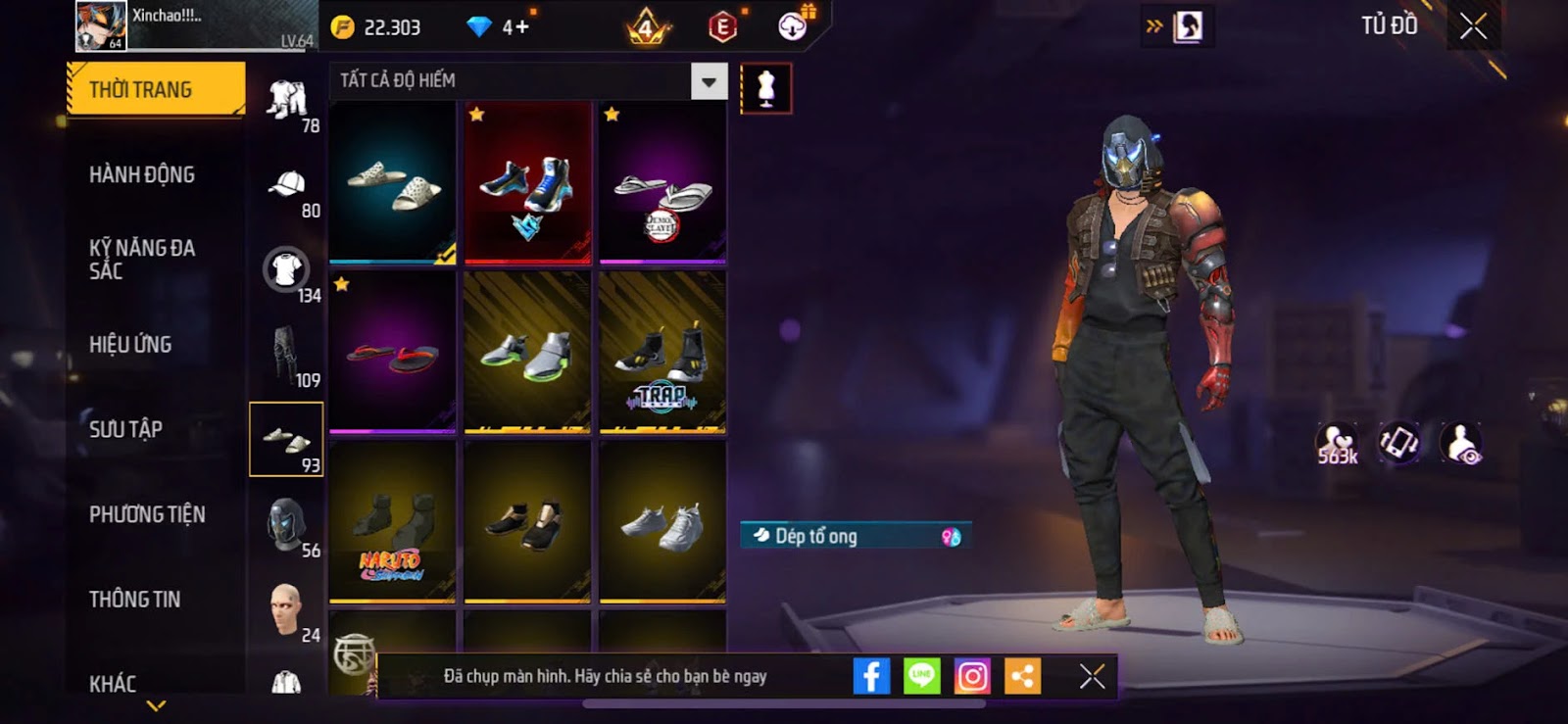1568x724 pixels.
Task: Close the Tủ Đồ wardrobe screen
Action: (1473, 26)
